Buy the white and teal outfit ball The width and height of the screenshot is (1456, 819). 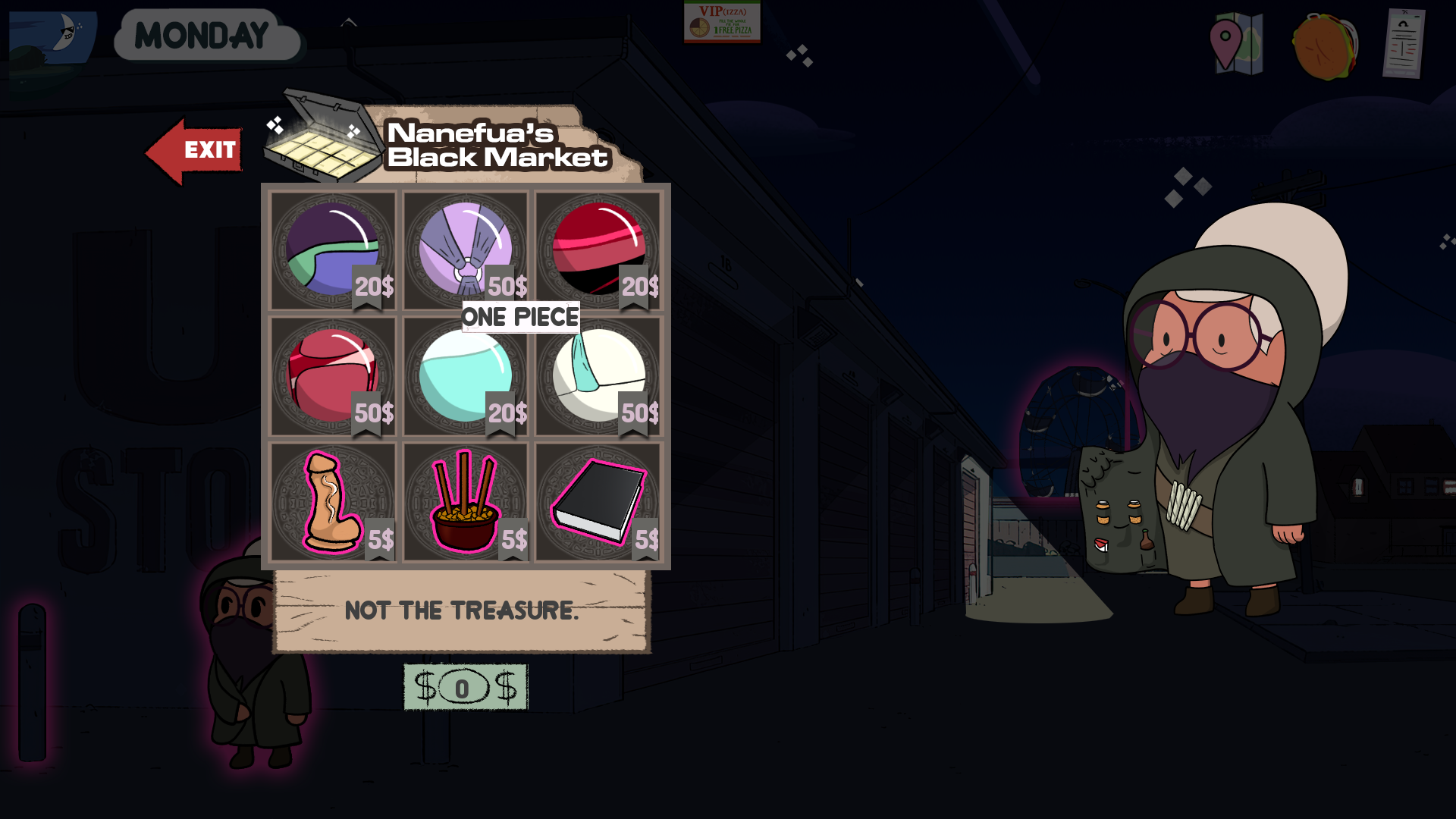(598, 376)
